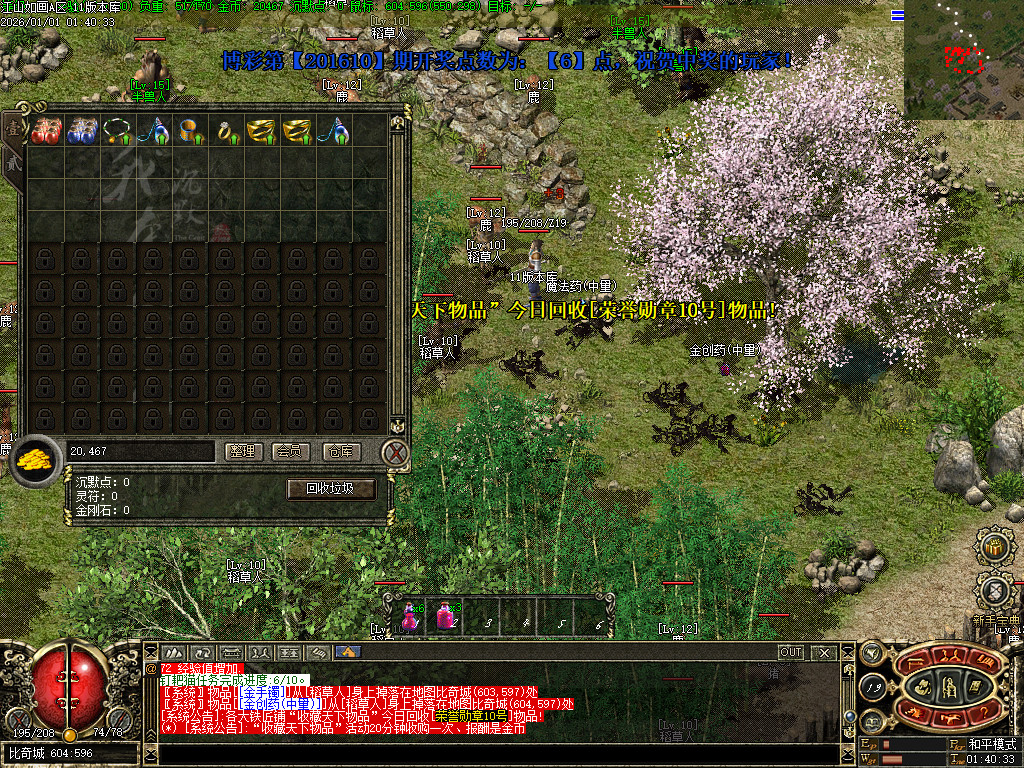Image resolution: width=1024 pixels, height=768 pixels.
Task: Close the chat panel with X
Action: pyautogui.click(x=824, y=652)
